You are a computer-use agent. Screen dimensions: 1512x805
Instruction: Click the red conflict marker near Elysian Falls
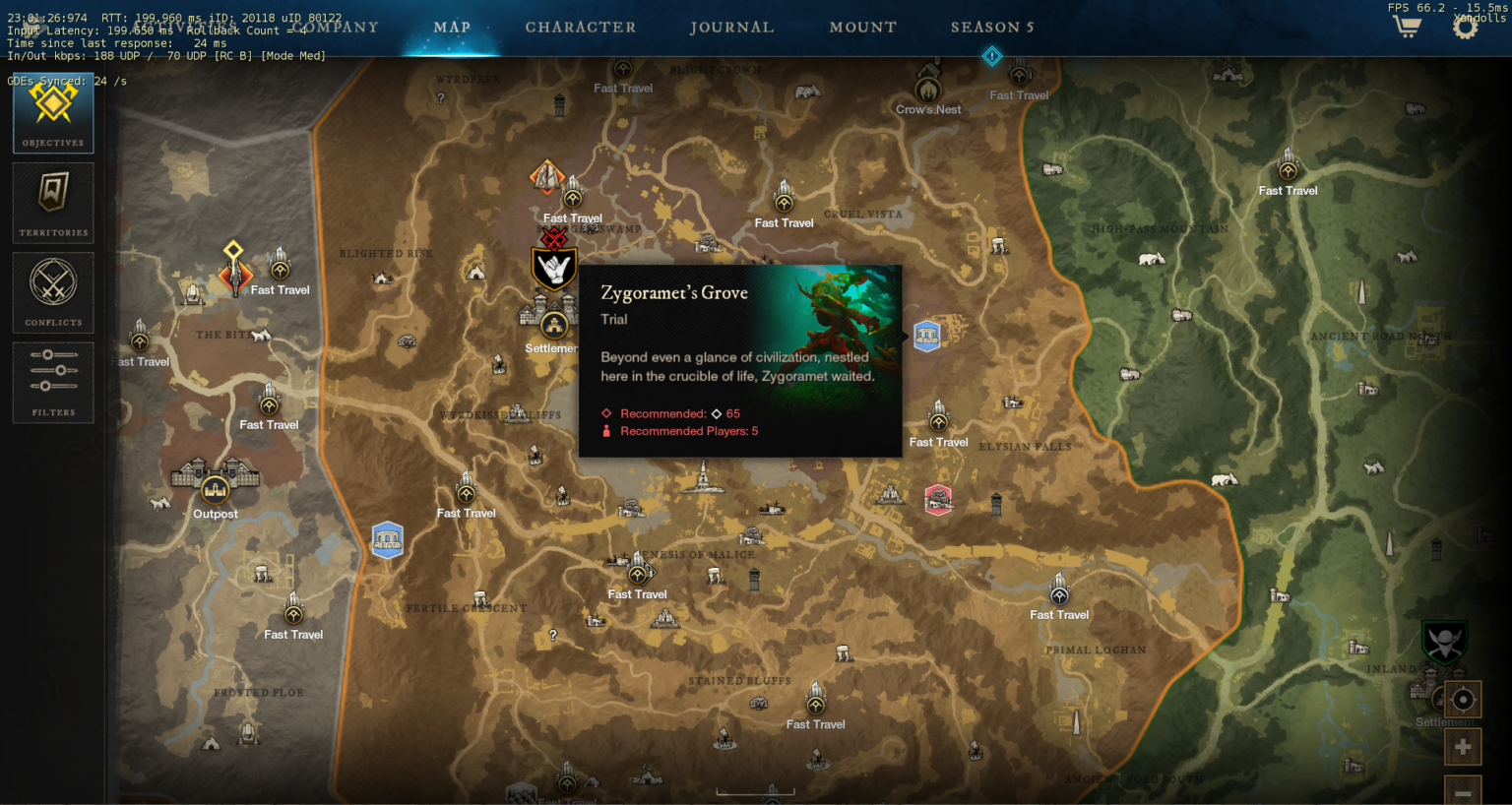coord(938,500)
